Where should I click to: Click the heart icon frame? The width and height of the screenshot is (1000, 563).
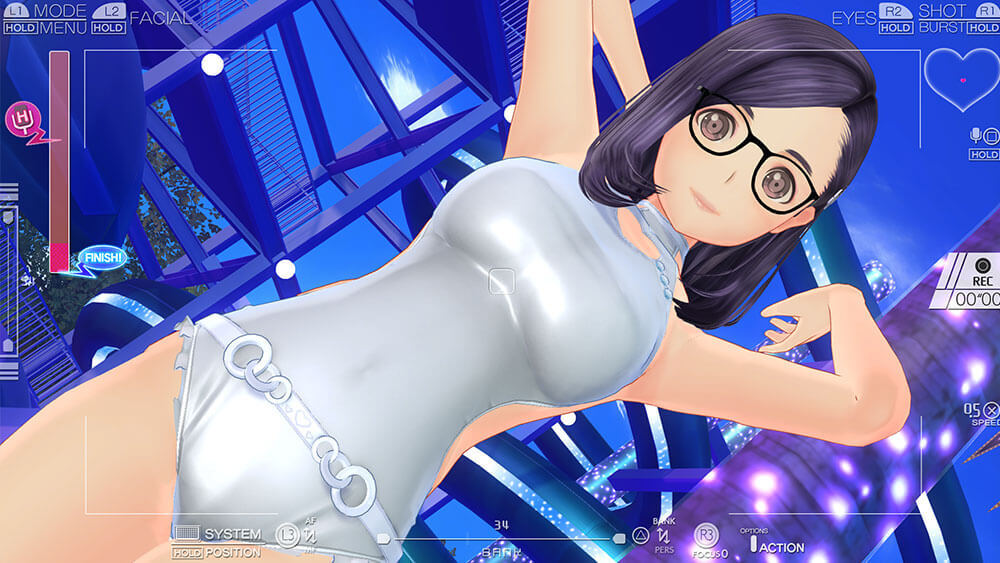962,79
